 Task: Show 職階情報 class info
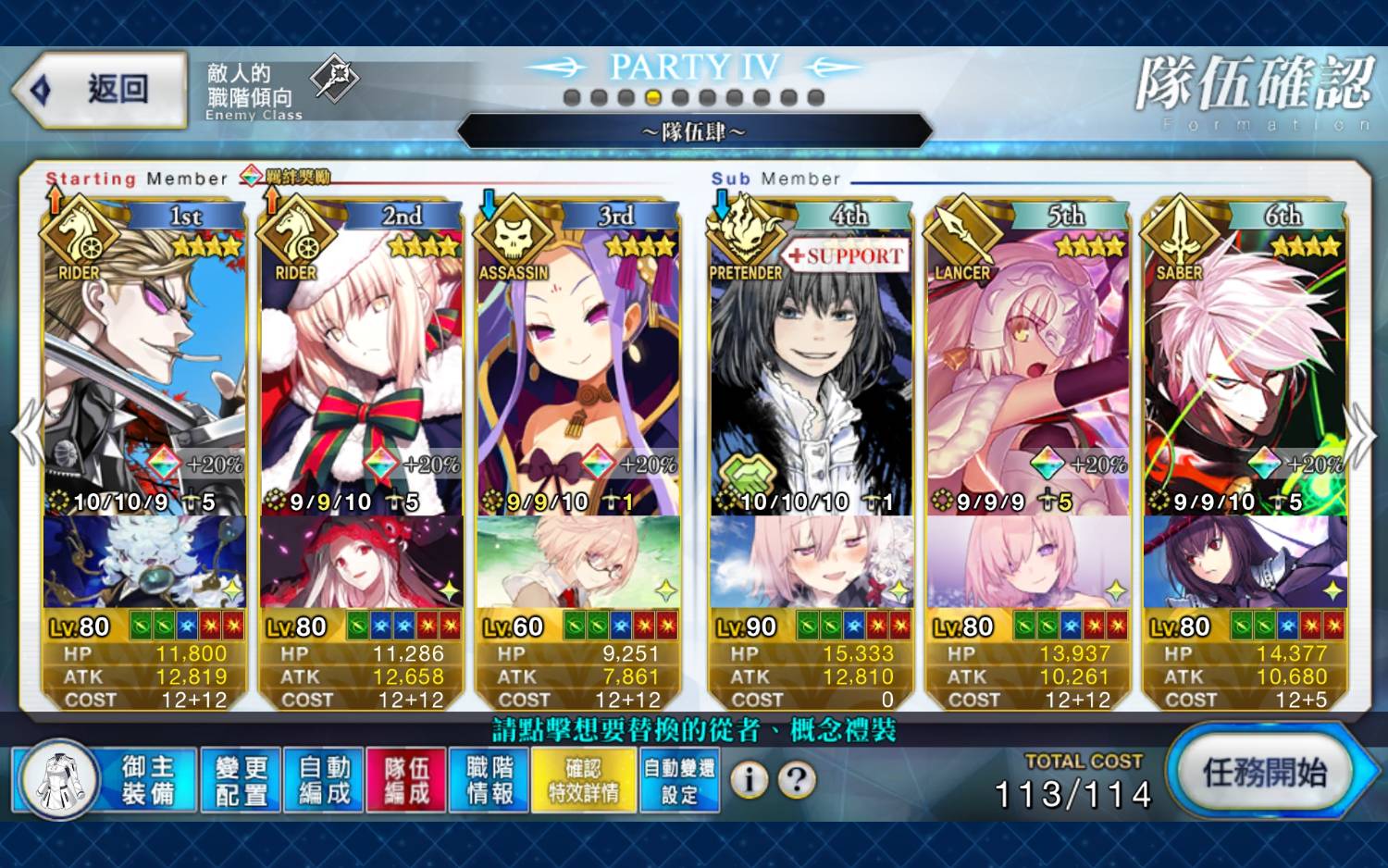click(x=490, y=780)
